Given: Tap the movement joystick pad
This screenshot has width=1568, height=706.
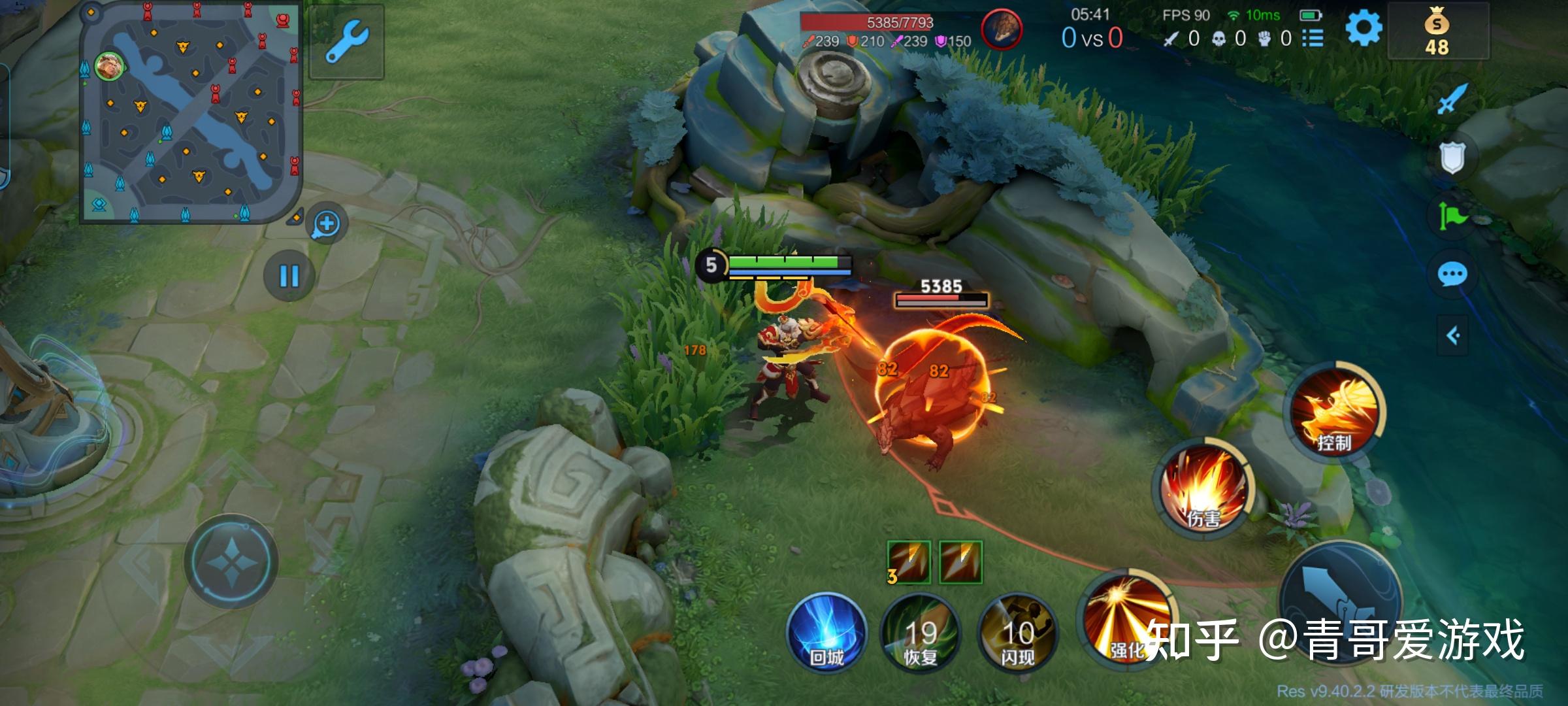Looking at the screenshot, I should (231, 562).
